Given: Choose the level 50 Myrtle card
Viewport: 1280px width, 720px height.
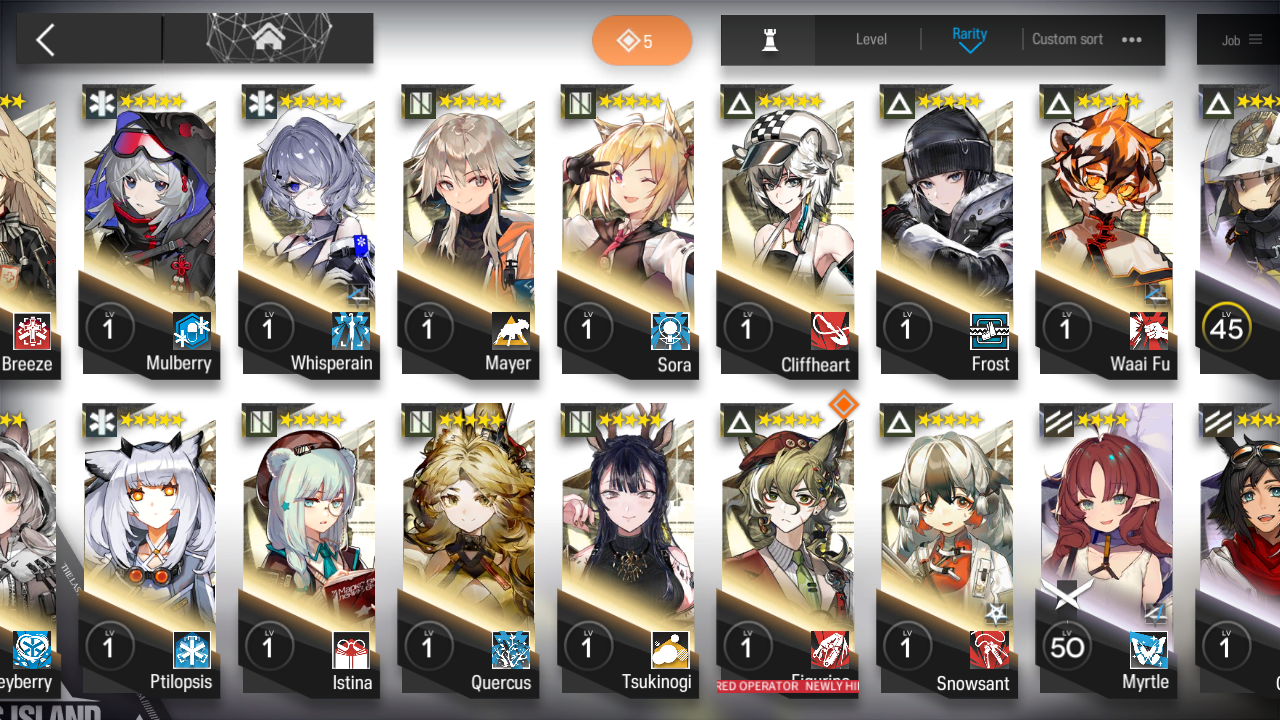Looking at the screenshot, I should [x=1106, y=550].
